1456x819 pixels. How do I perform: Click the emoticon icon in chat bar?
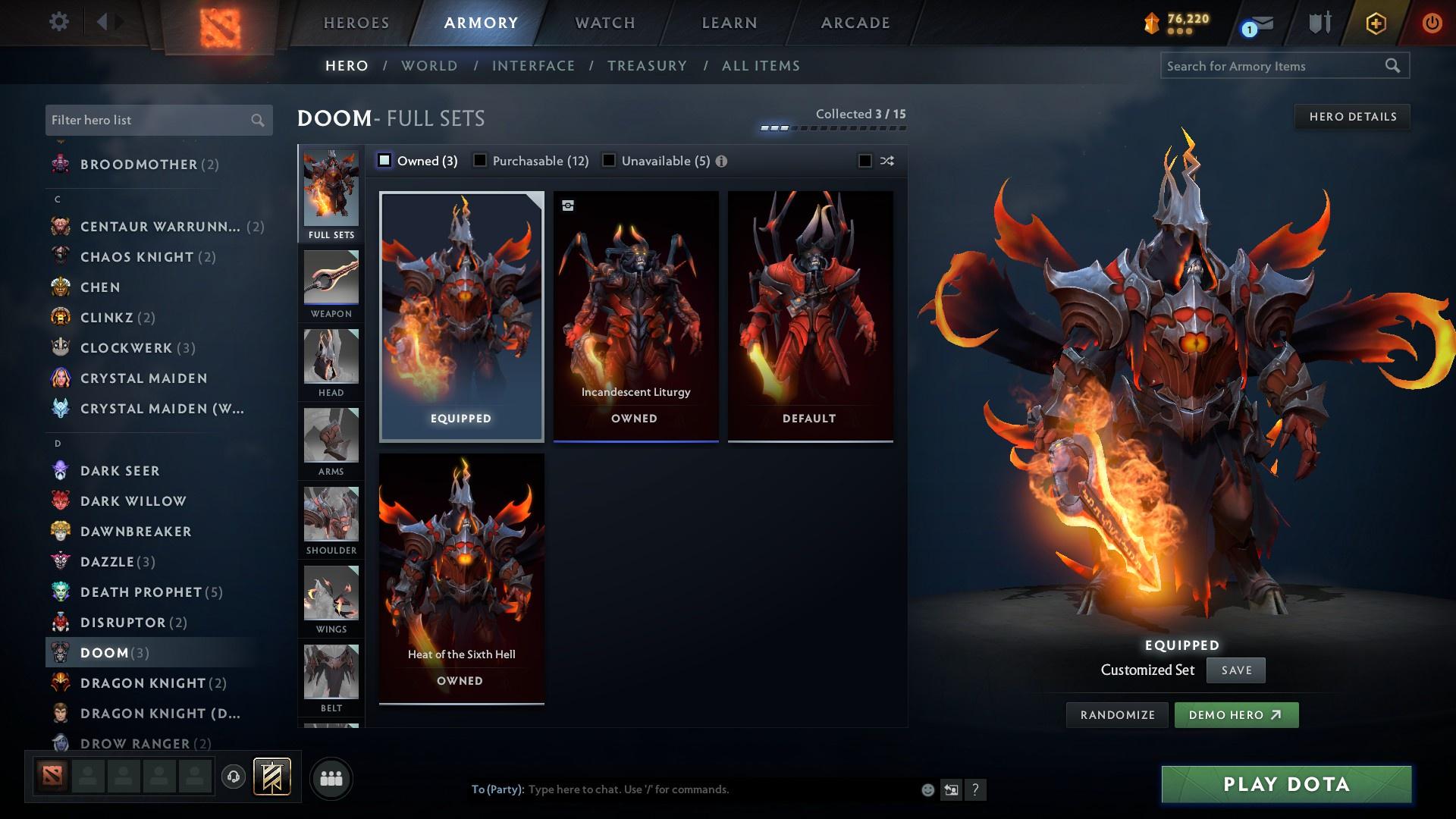tap(927, 789)
